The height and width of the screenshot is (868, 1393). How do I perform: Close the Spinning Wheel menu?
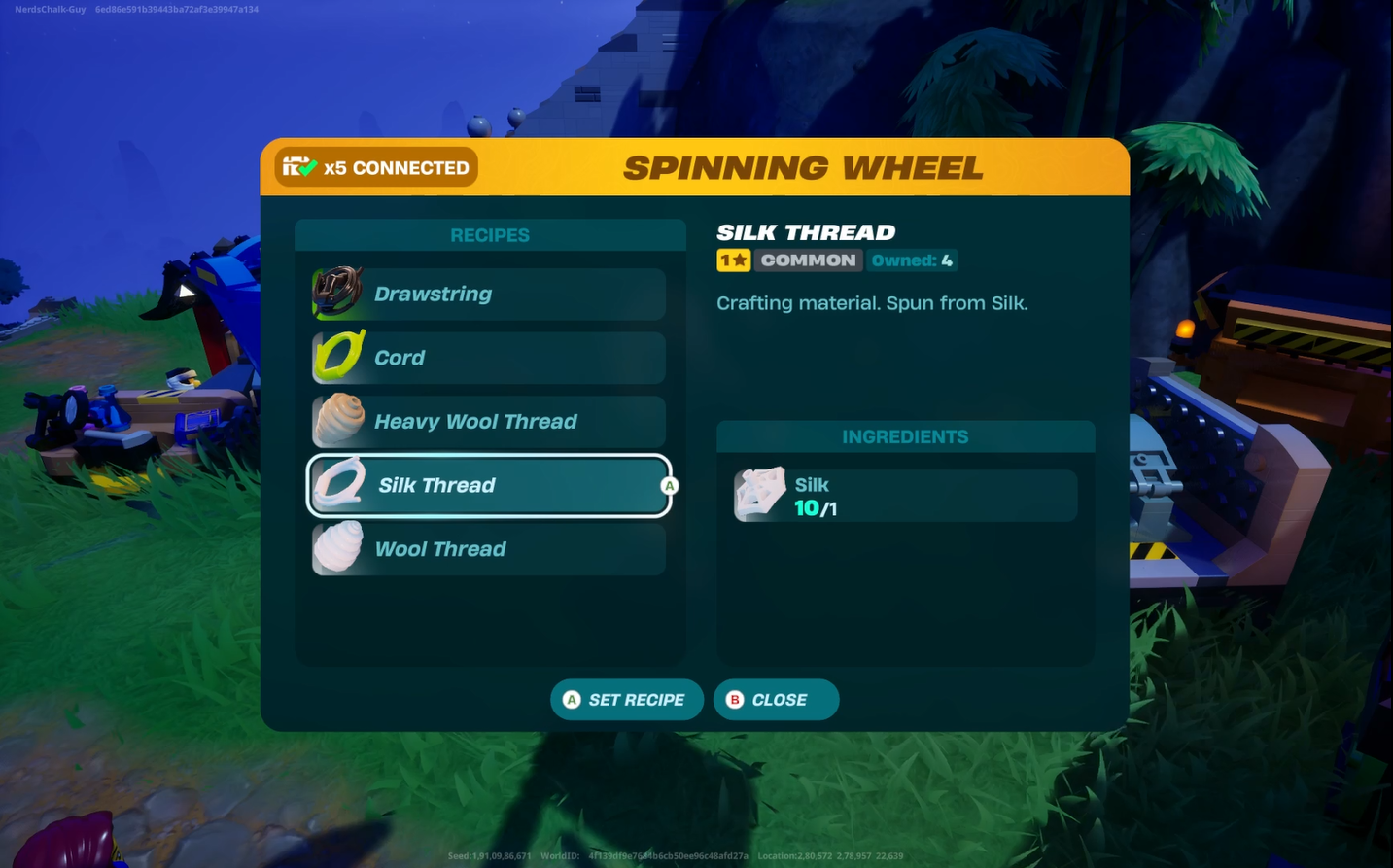pyautogui.click(x=776, y=700)
